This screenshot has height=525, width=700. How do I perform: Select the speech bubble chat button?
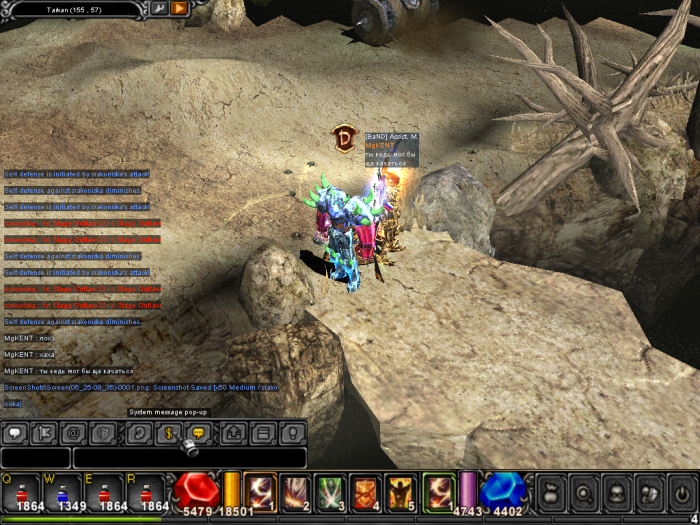(15, 434)
